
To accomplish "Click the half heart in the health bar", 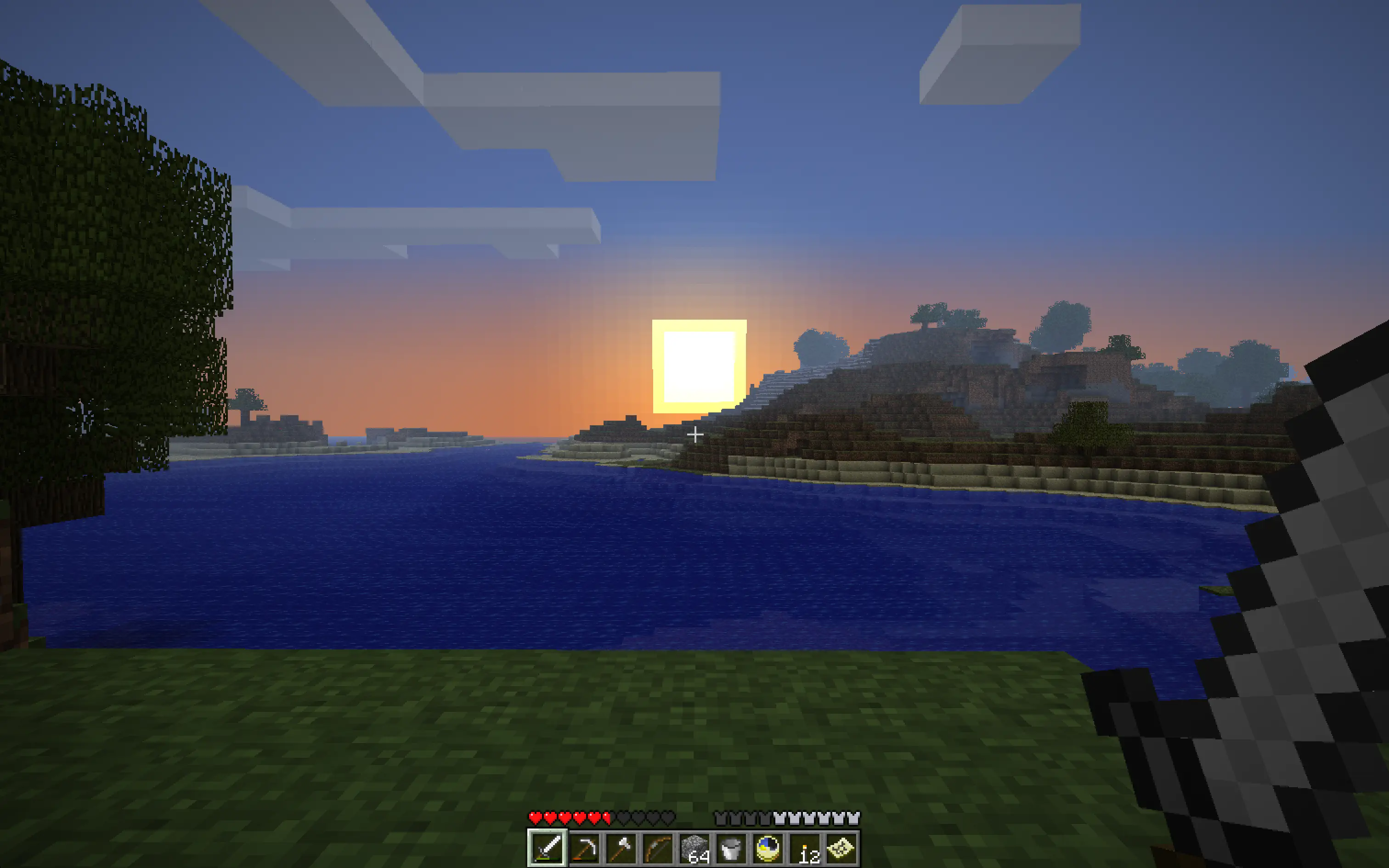I will tap(606, 817).
